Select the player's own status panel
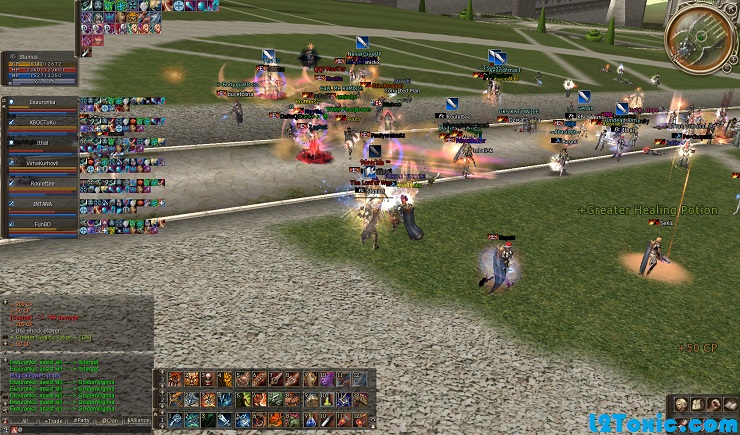Image resolution: width=740 pixels, height=435 pixels. [x=40, y=66]
